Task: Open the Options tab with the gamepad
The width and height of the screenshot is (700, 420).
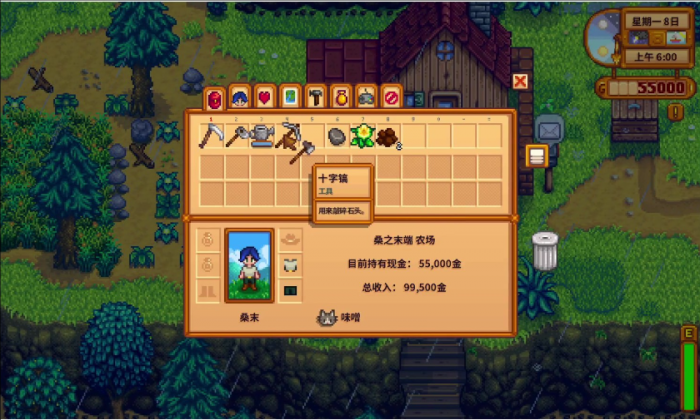Action: (366, 97)
